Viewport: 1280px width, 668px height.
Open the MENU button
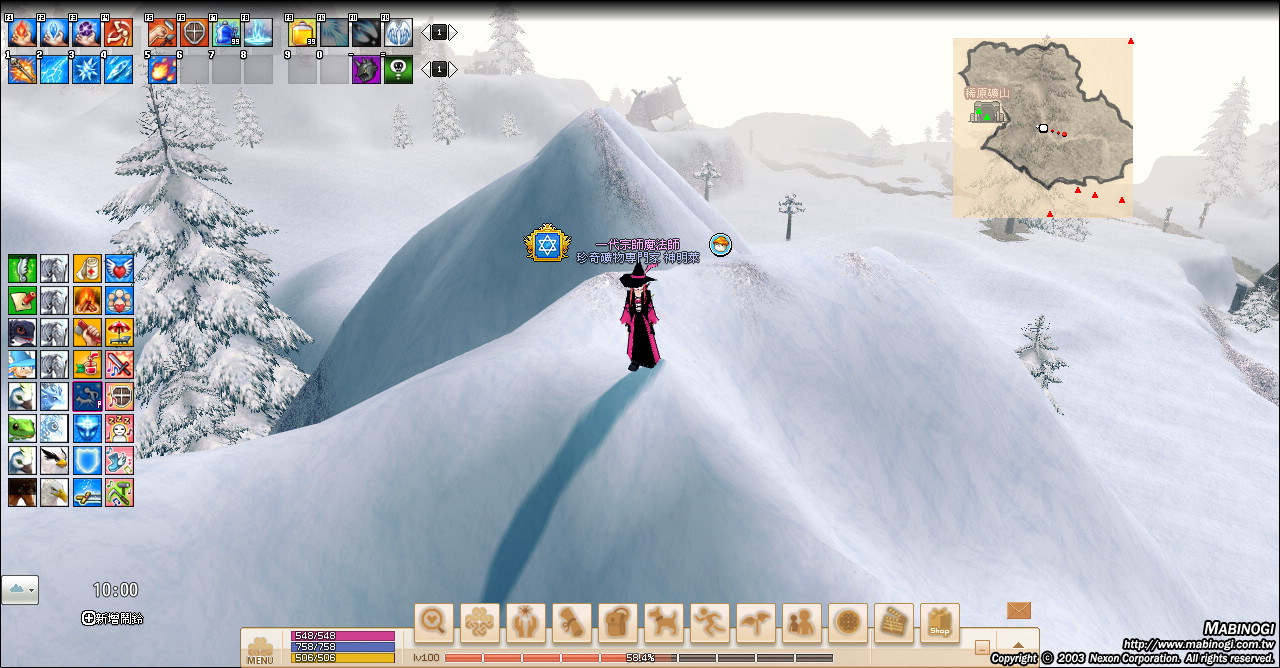point(260,650)
